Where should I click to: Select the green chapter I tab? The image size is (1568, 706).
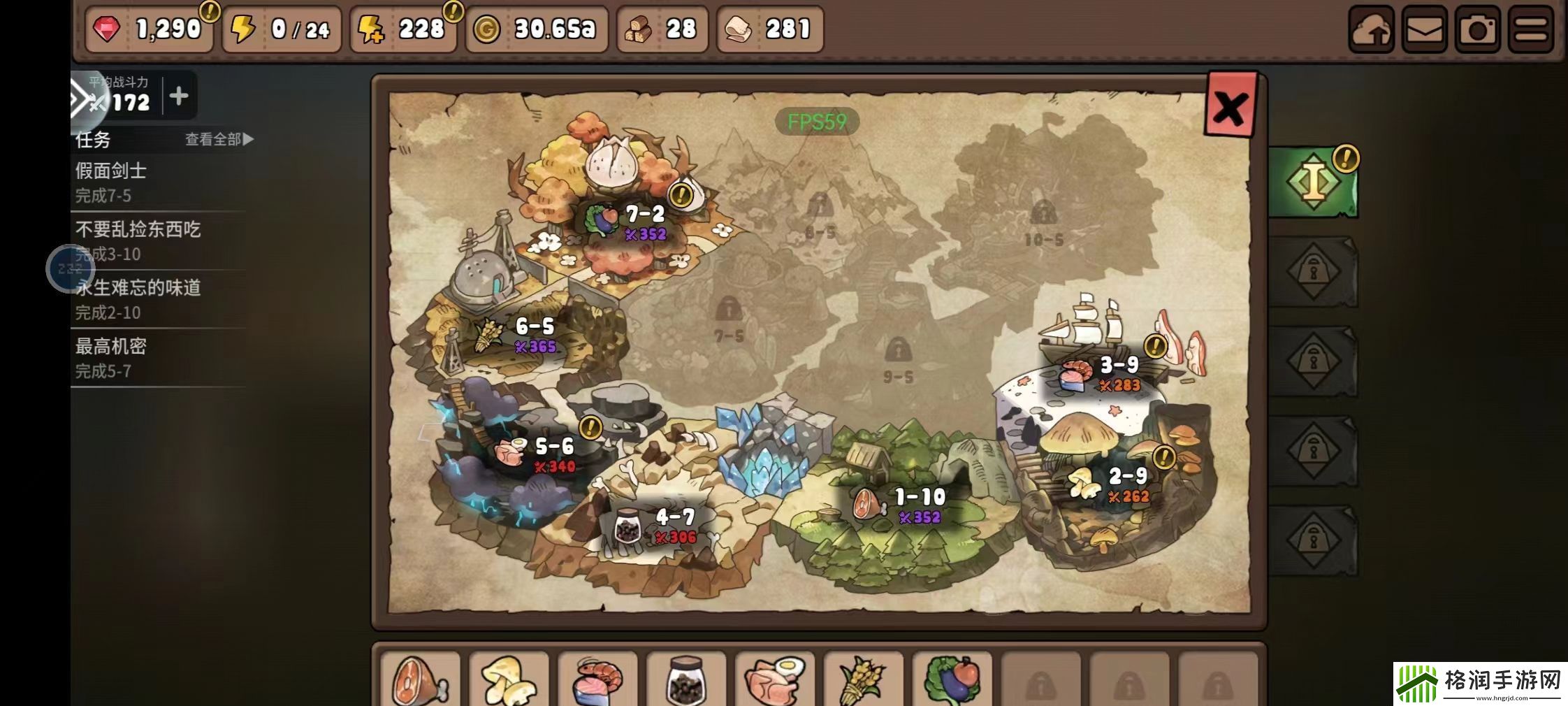1313,182
